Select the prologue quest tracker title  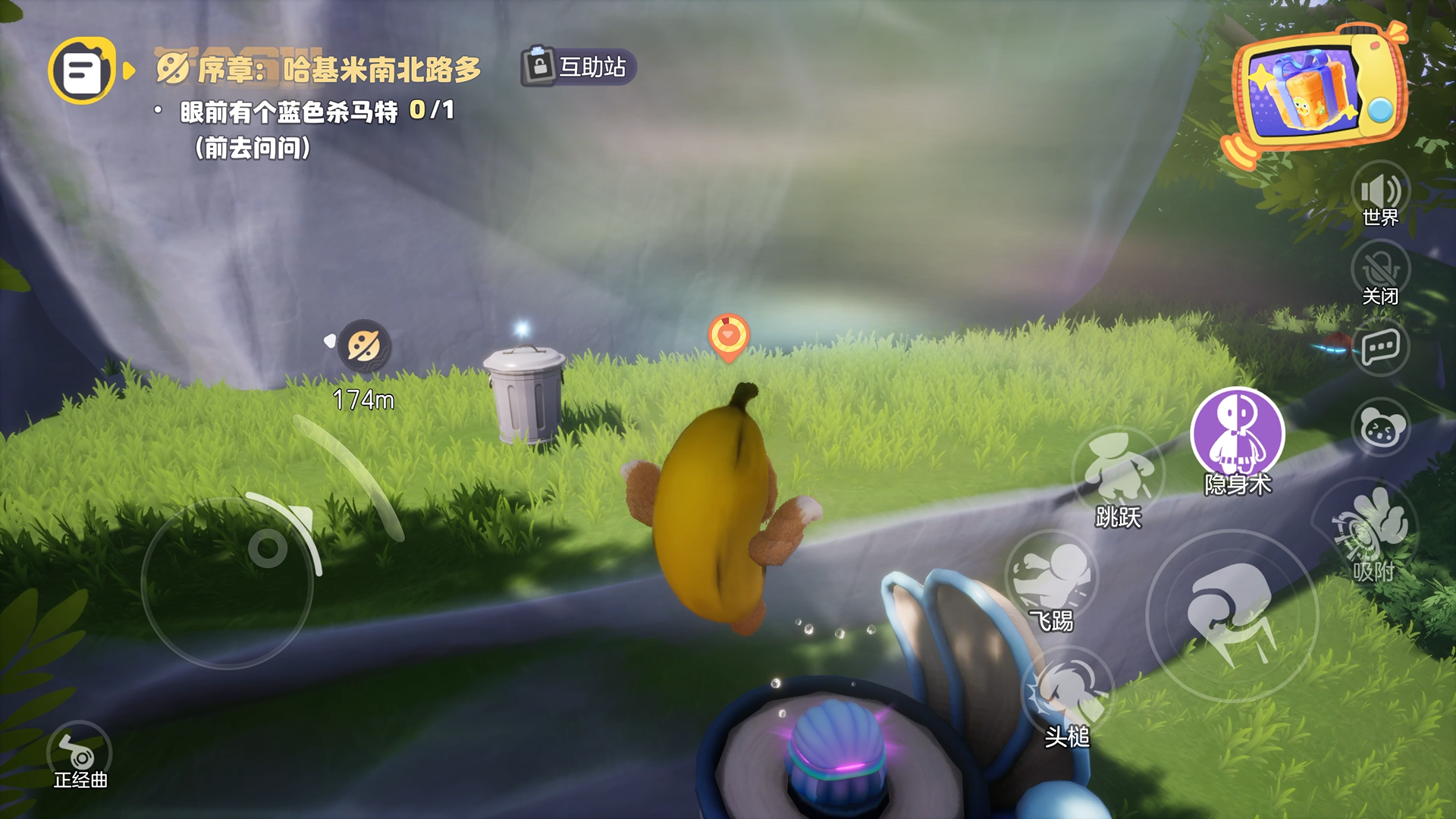(318, 70)
